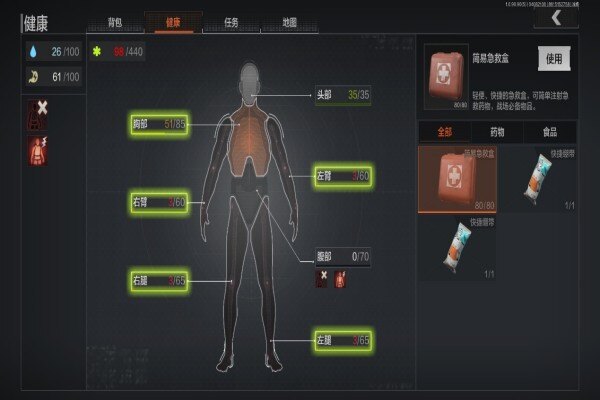Click the back arrow button
600x400 pixels.
[556, 17]
